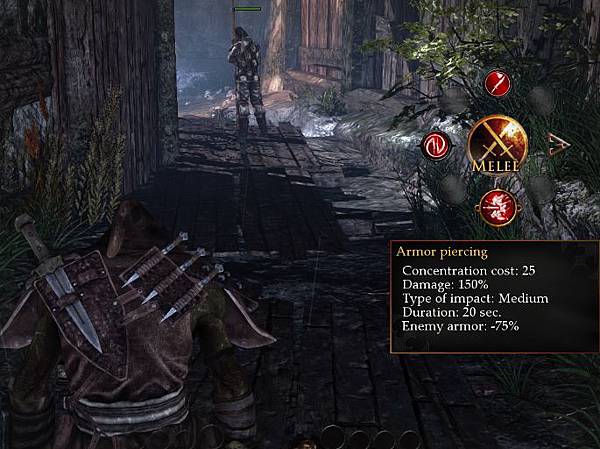Choose the highlighted Armor piercing skill icon
This screenshot has width=600, height=449.
click(x=496, y=207)
